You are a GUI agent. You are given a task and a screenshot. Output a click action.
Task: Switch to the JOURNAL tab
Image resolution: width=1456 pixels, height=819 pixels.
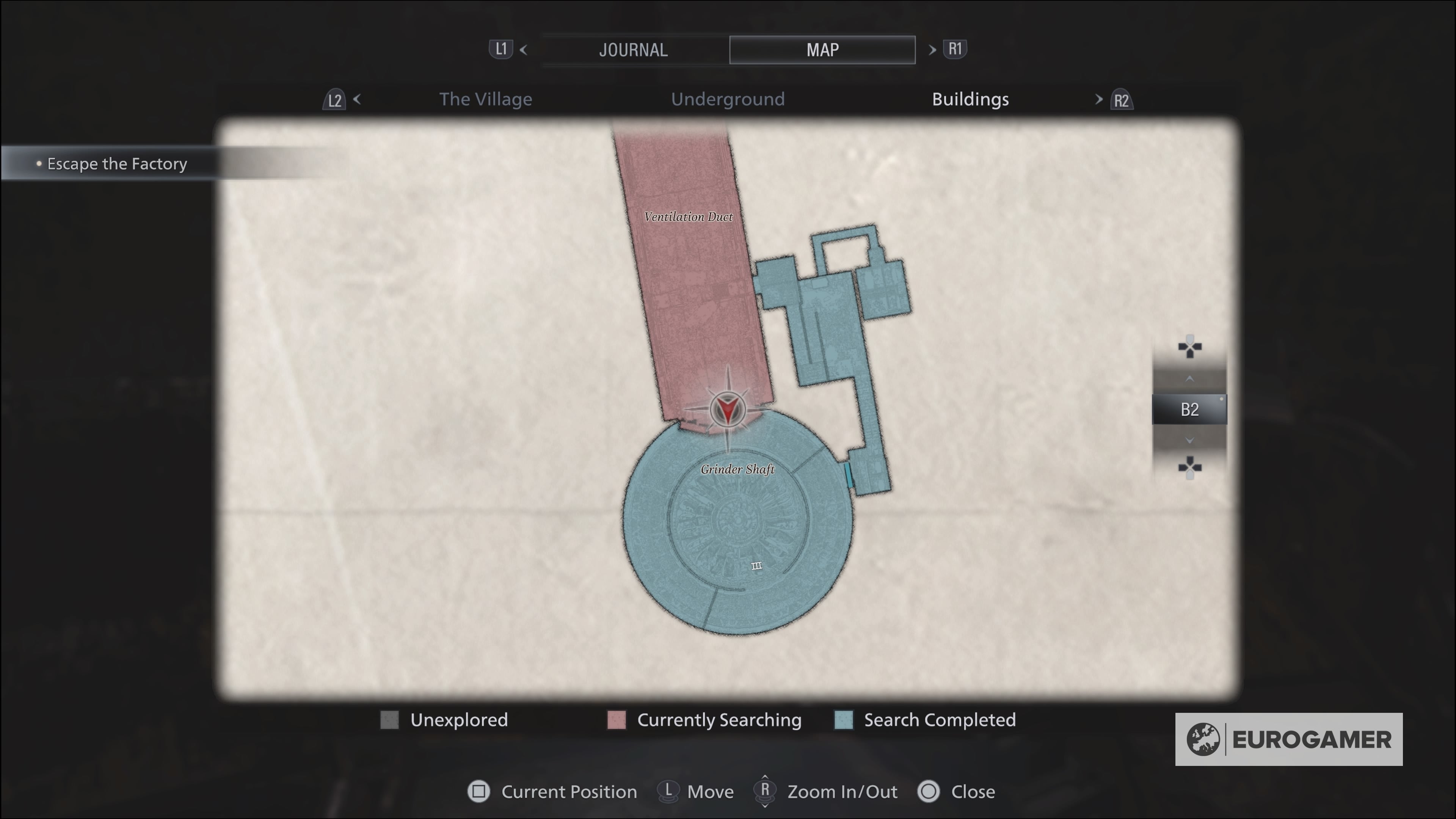click(x=633, y=50)
